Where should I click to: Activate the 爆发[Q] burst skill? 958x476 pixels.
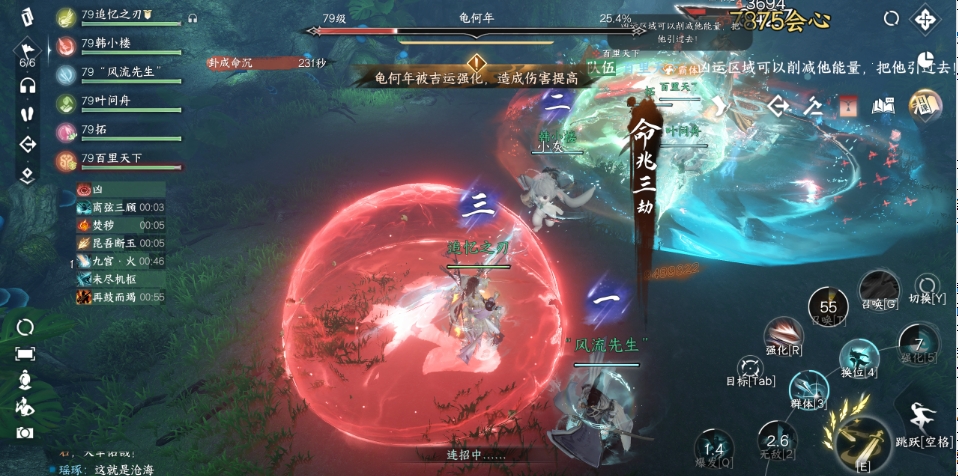[713, 451]
